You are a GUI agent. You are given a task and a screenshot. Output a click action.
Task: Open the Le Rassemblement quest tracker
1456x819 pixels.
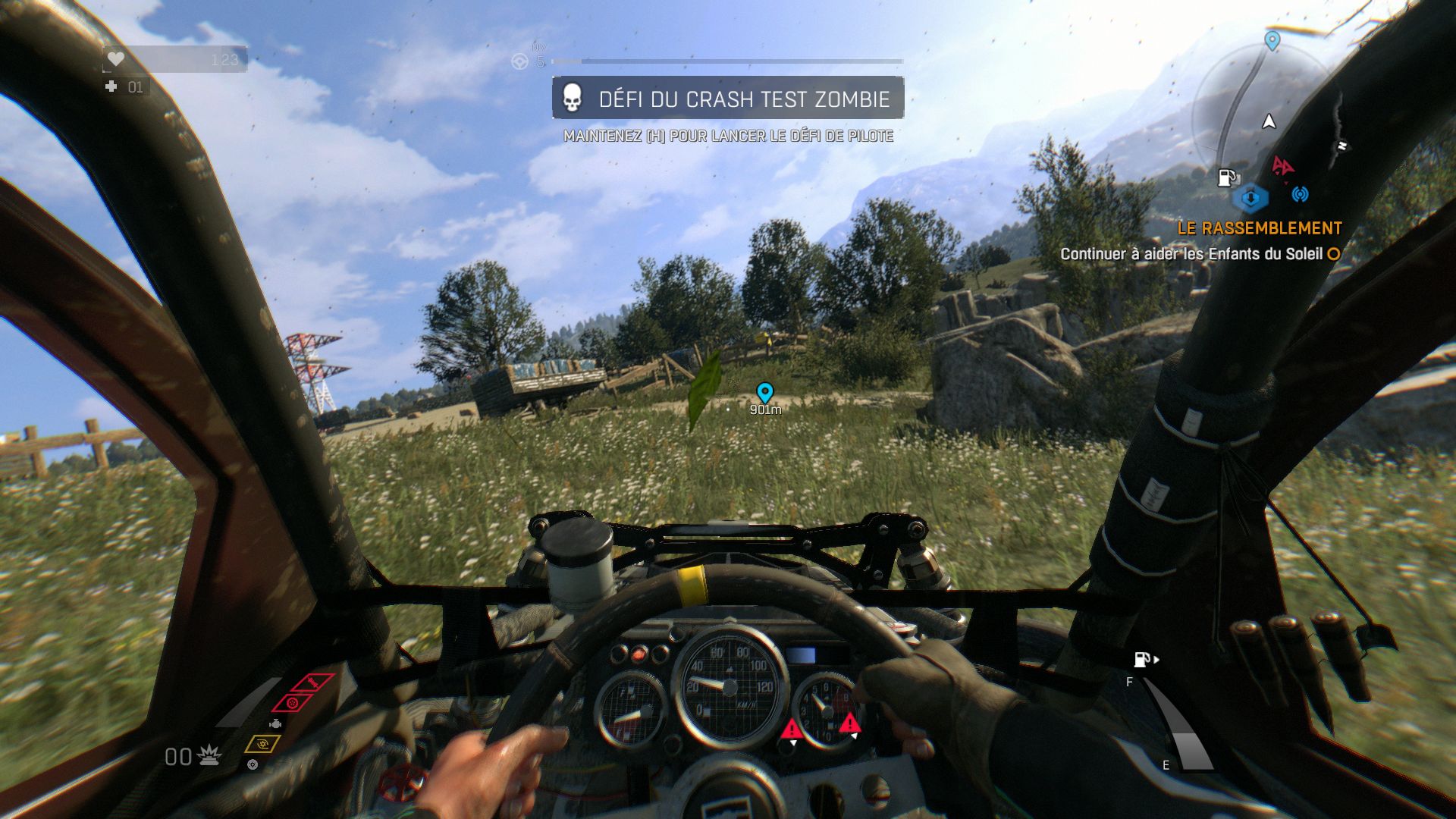click(1259, 228)
